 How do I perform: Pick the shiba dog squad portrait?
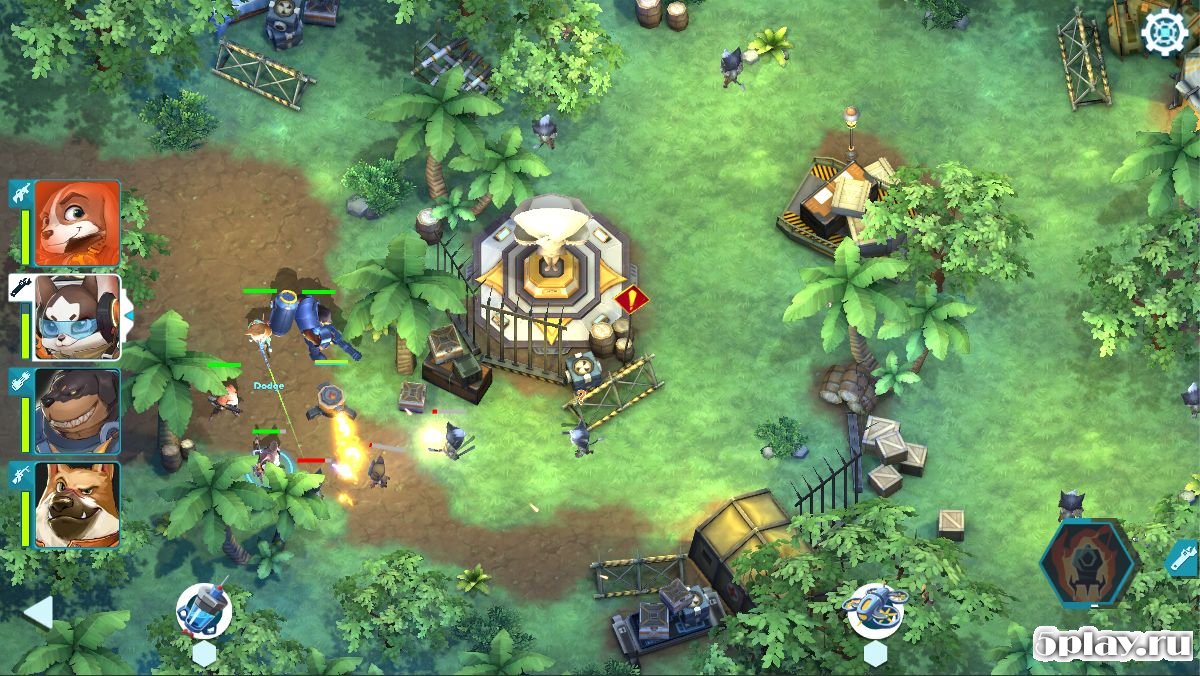point(77,504)
